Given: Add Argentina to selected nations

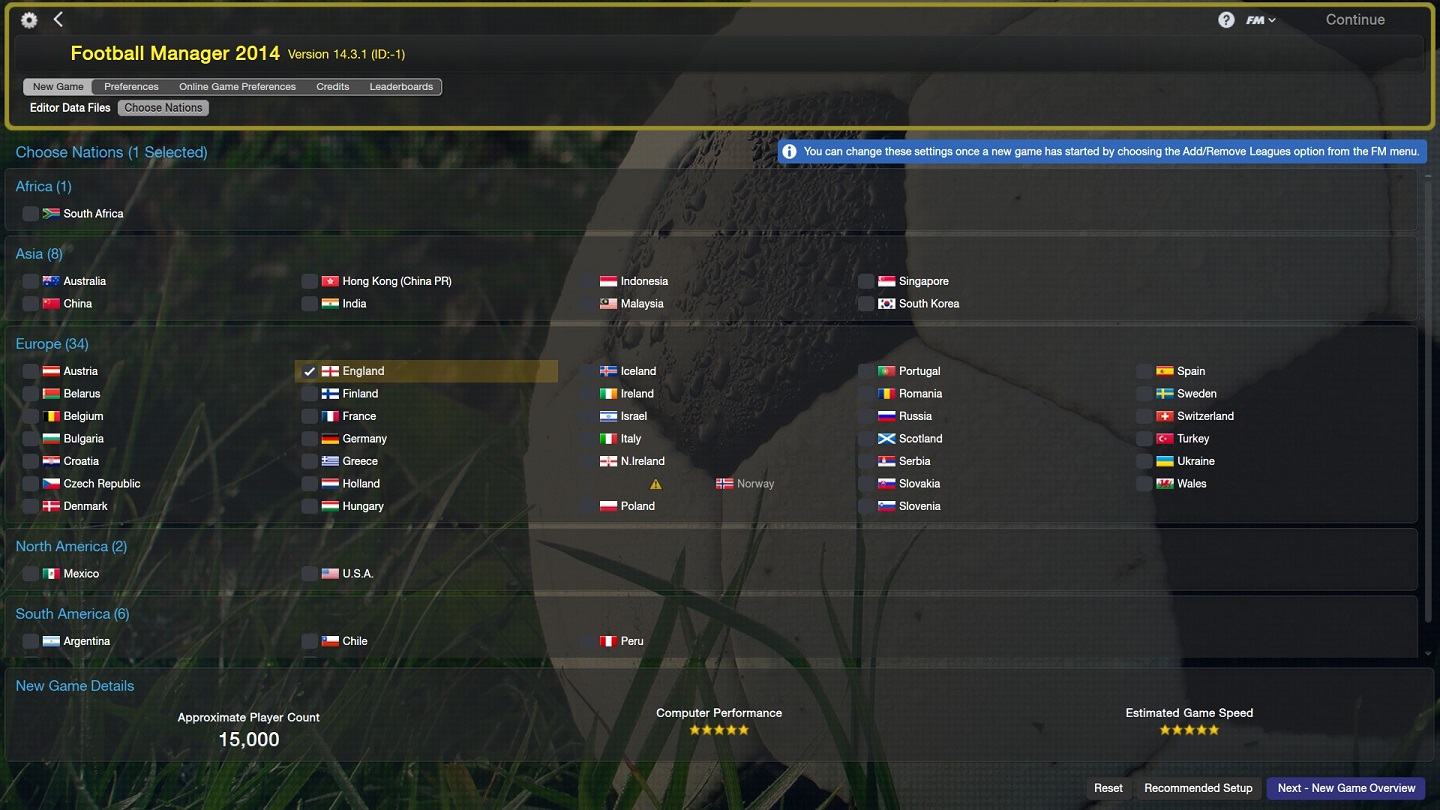Looking at the screenshot, I should click(x=31, y=641).
